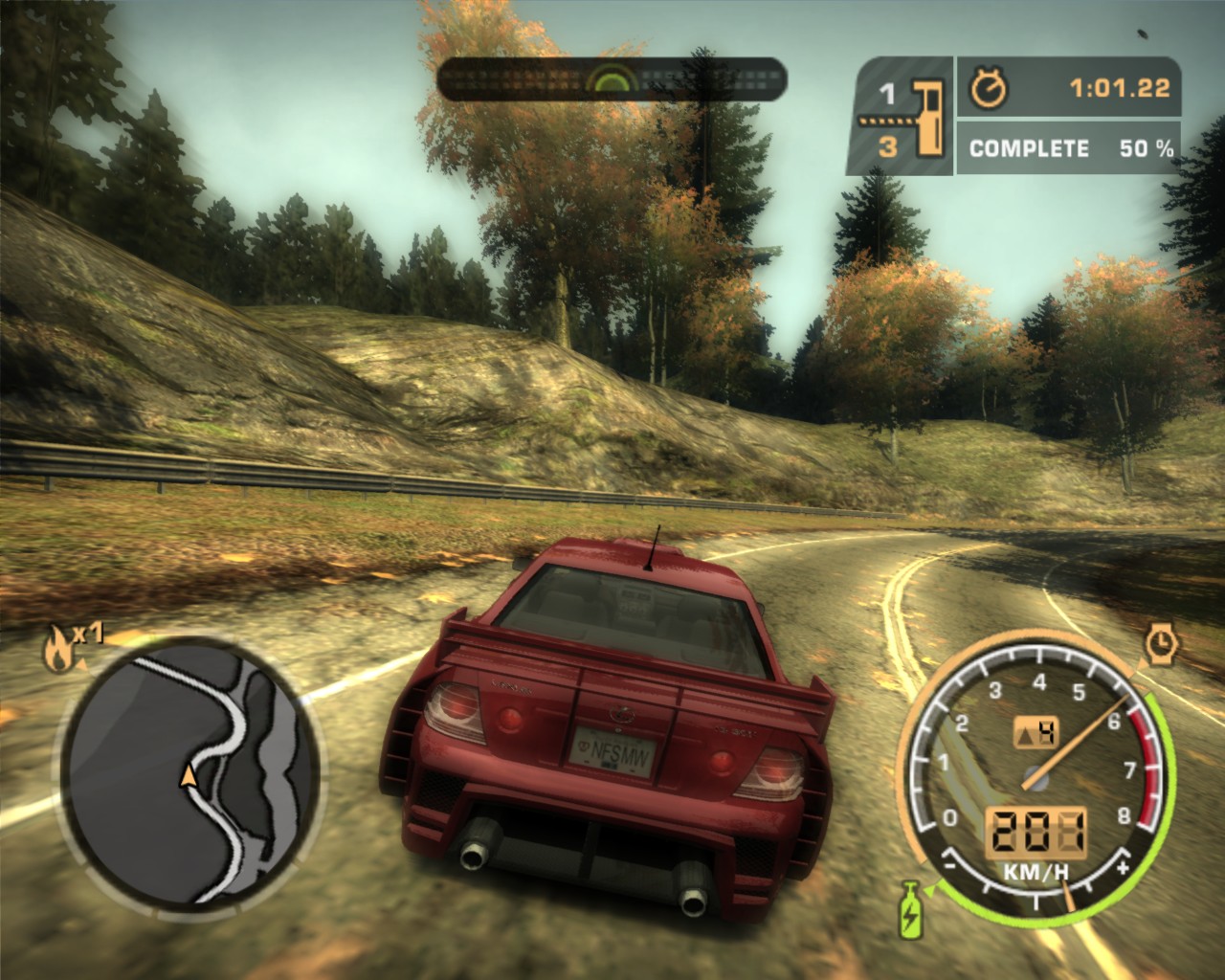Click the stopwatch lap timer icon

[989, 89]
